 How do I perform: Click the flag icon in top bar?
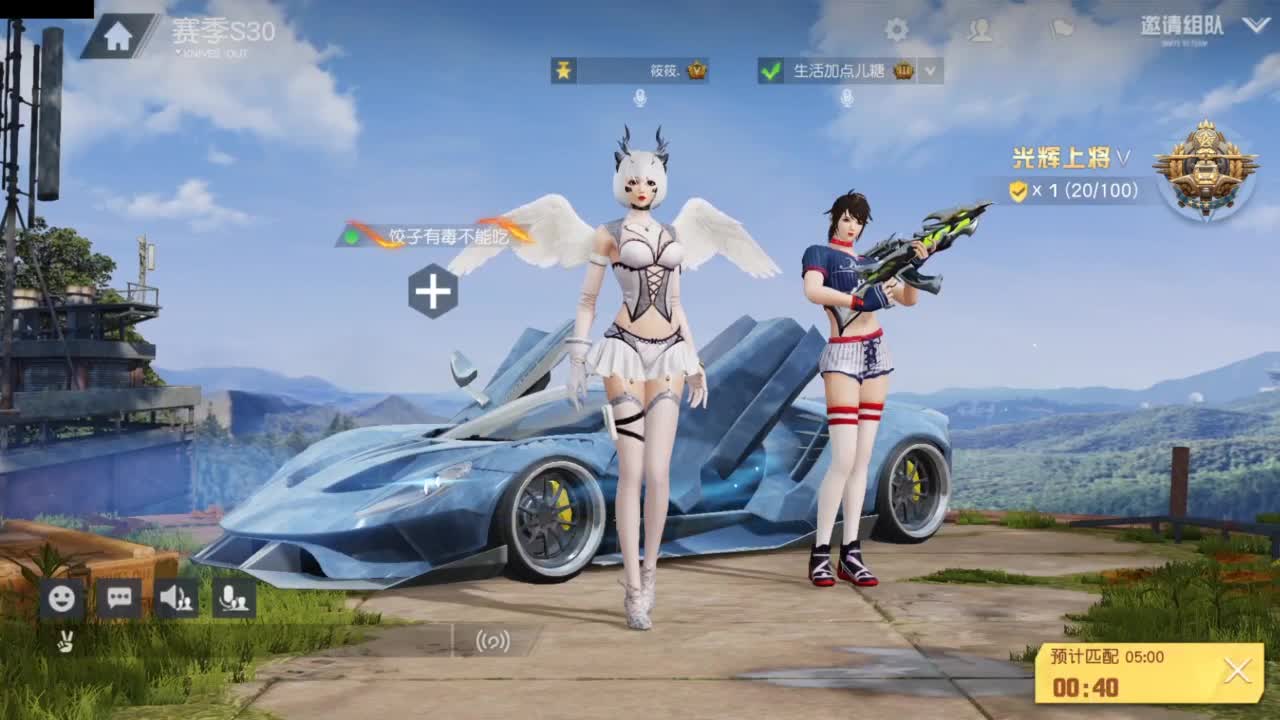point(1062,29)
